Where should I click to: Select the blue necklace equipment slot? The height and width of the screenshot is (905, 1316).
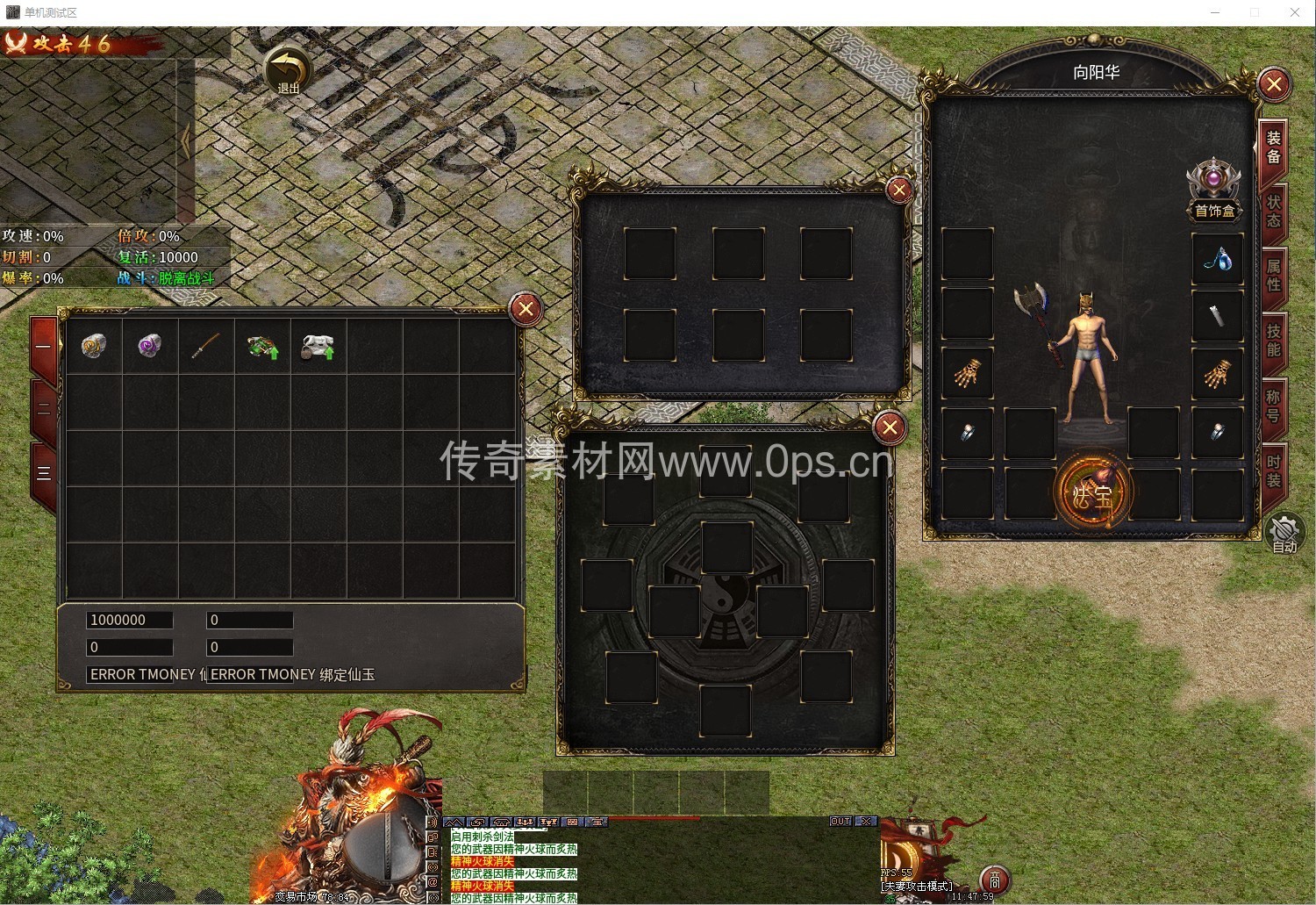1217,259
